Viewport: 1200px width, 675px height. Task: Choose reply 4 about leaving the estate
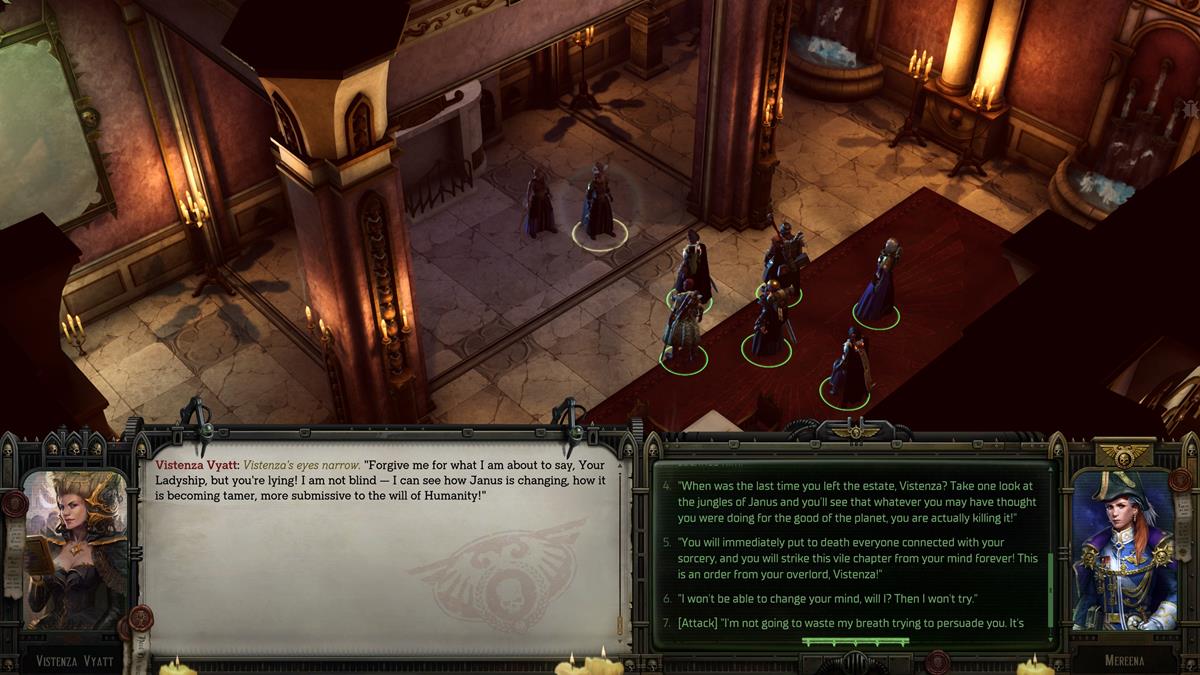coord(850,502)
